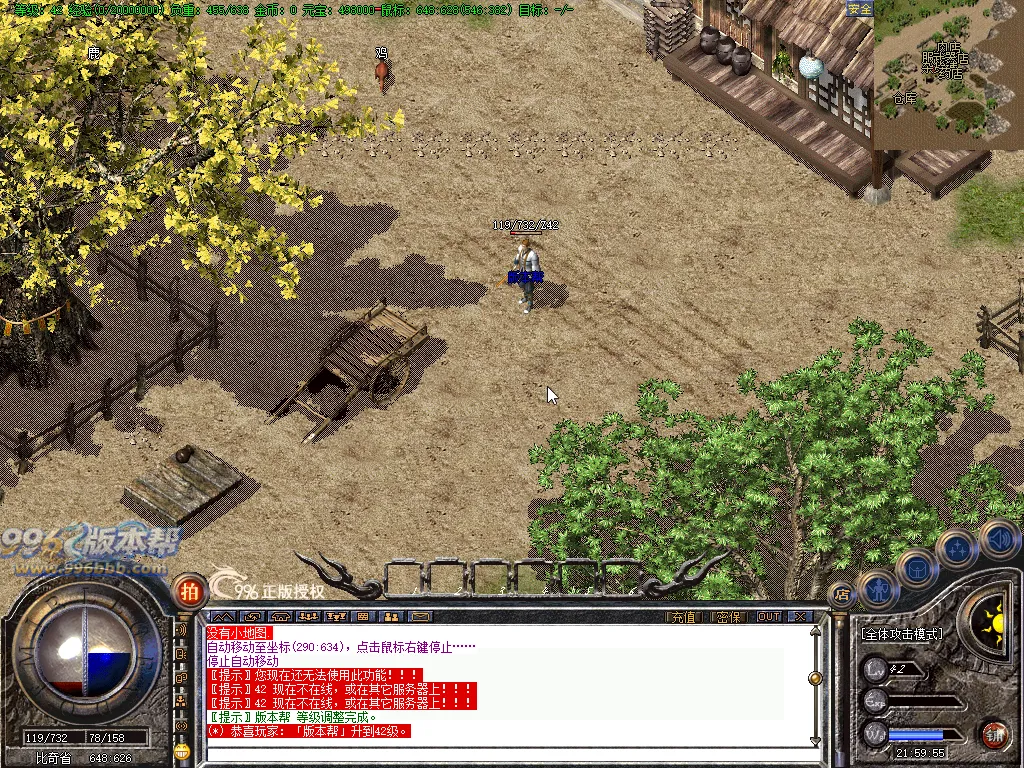Select the mountain icon on chat toolbar

[222, 617]
